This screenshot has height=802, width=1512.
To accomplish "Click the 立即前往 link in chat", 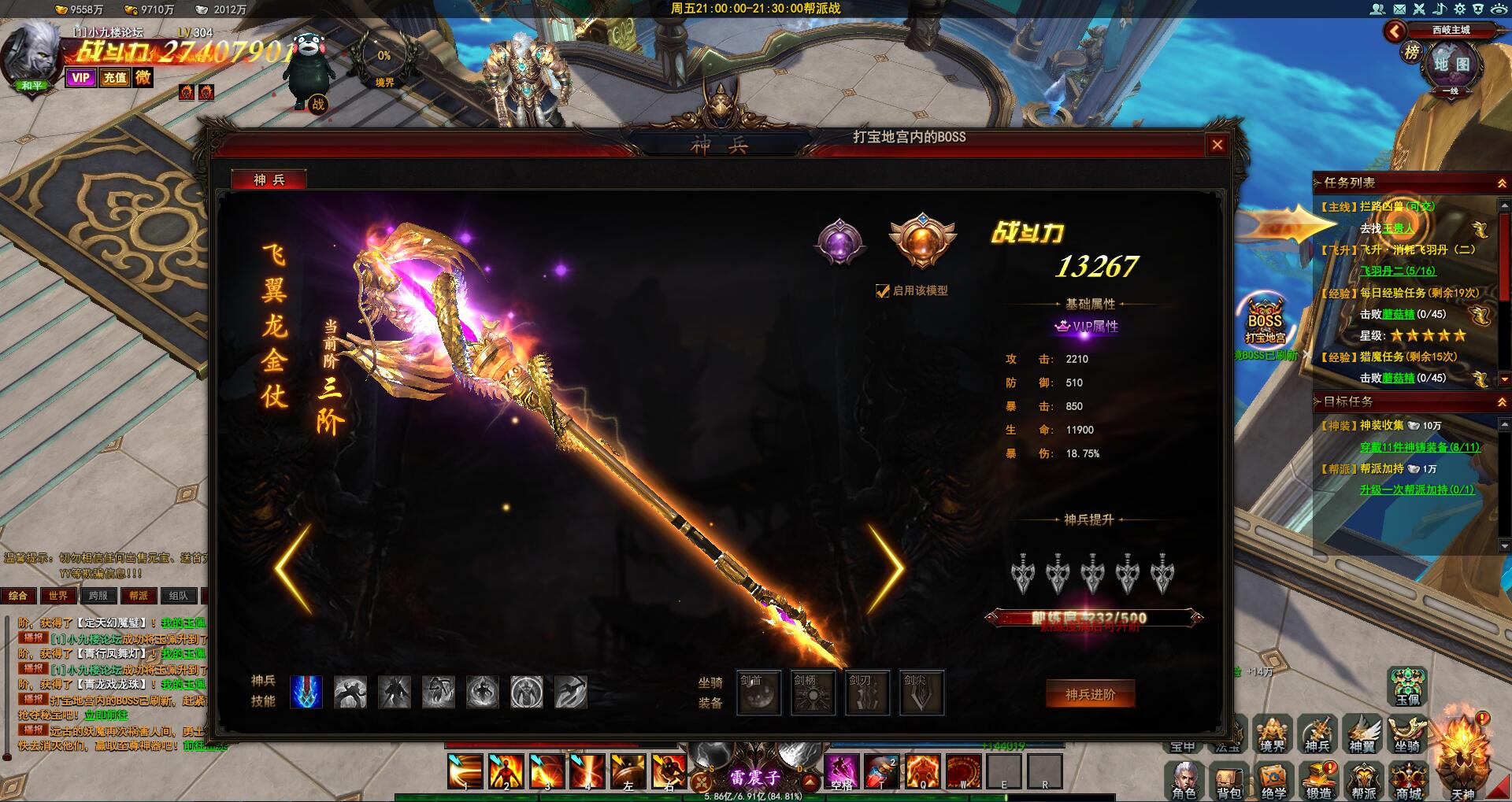I will coord(106,715).
